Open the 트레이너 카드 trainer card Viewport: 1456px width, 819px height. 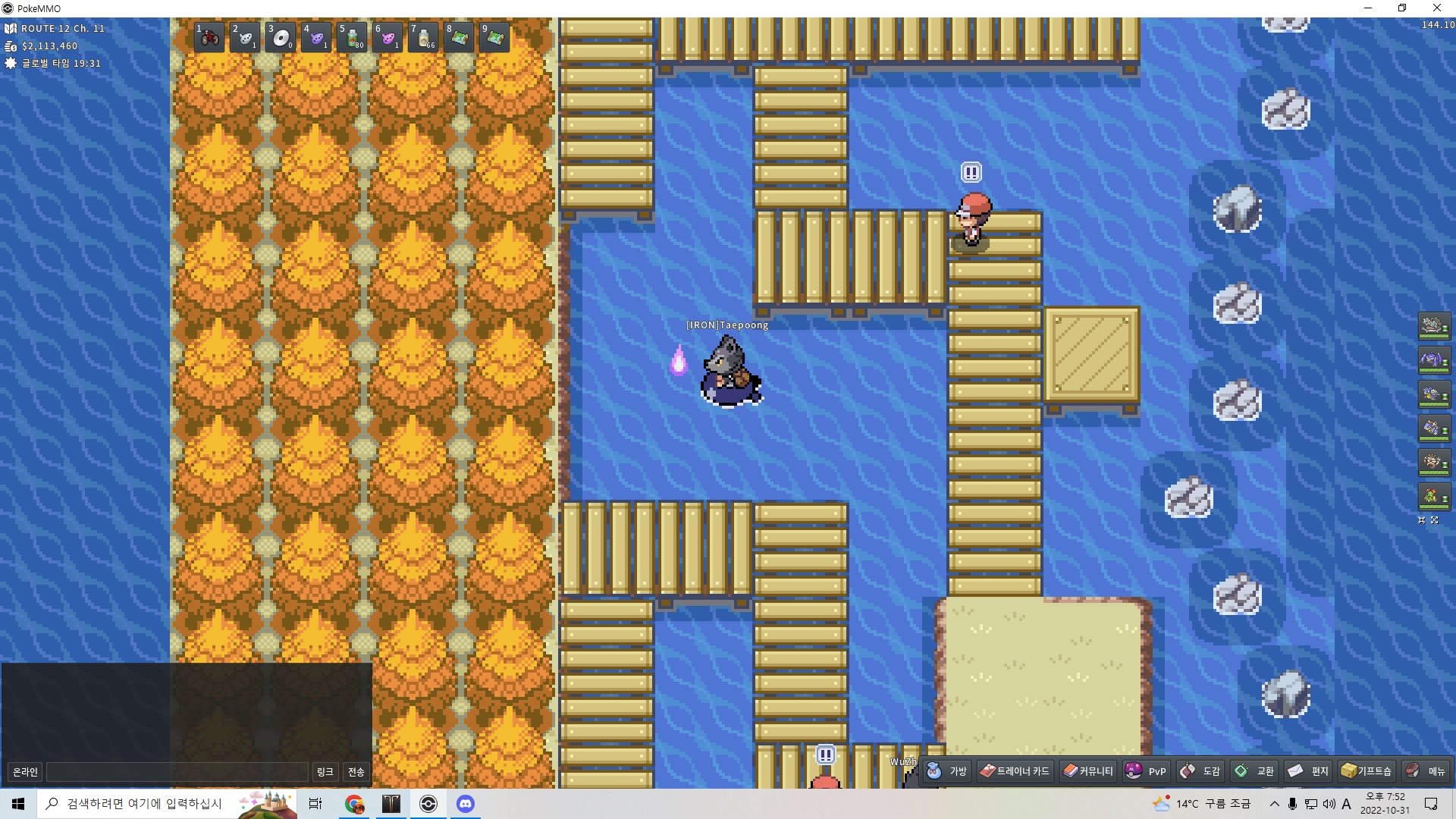click(1015, 771)
